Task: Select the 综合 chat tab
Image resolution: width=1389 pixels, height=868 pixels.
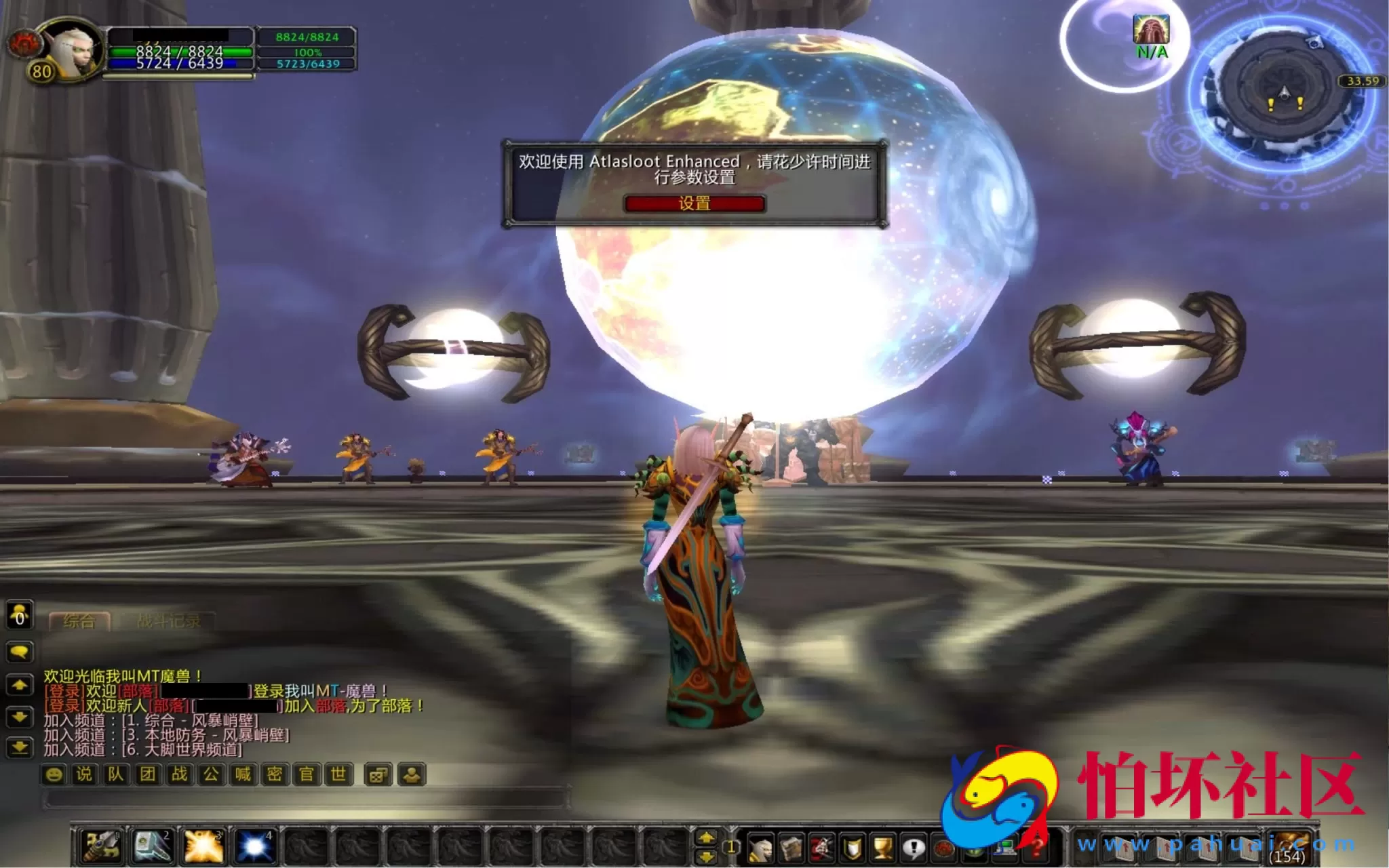Action: [x=80, y=620]
